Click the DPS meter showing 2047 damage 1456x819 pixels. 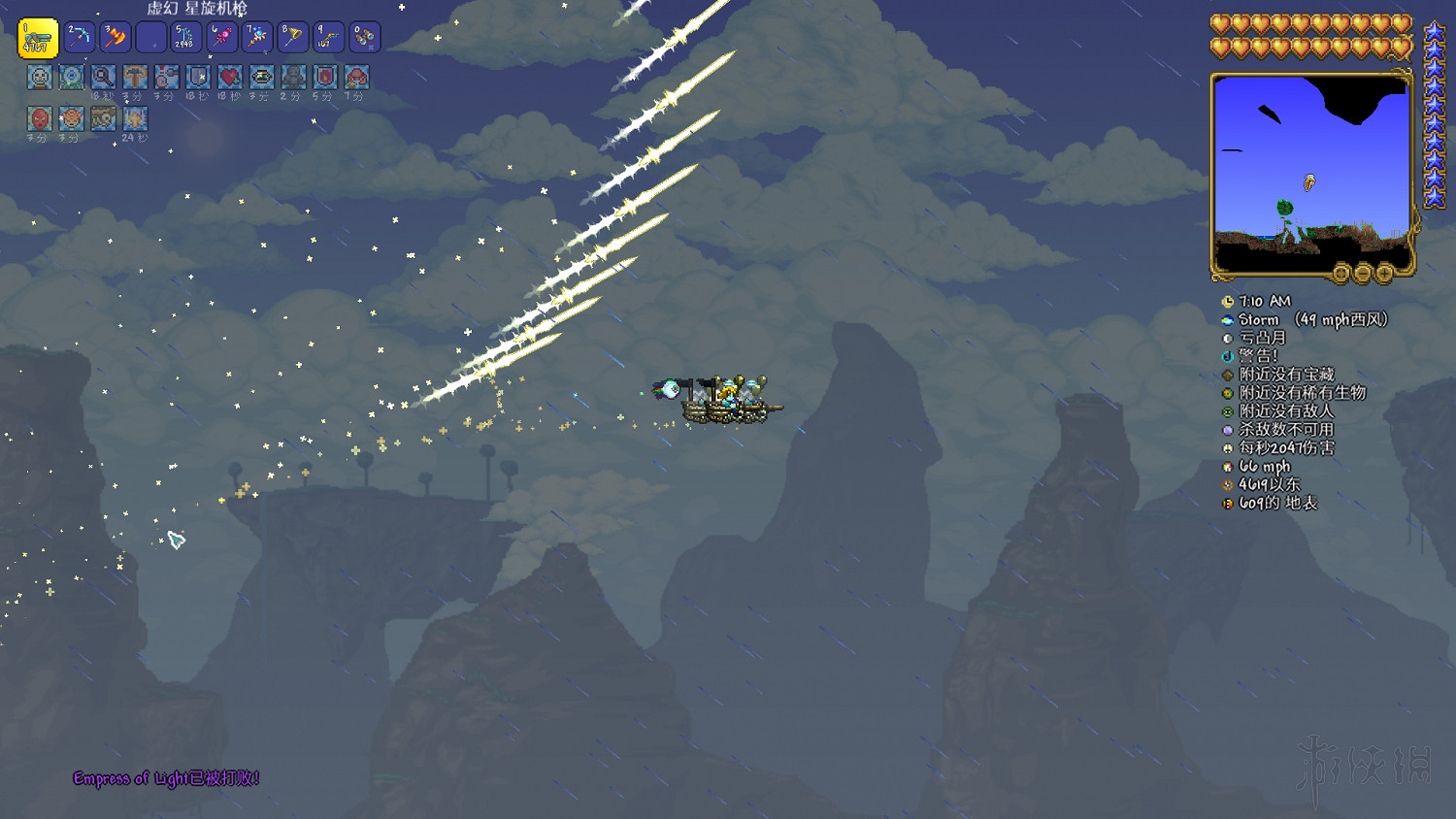tap(1228, 448)
